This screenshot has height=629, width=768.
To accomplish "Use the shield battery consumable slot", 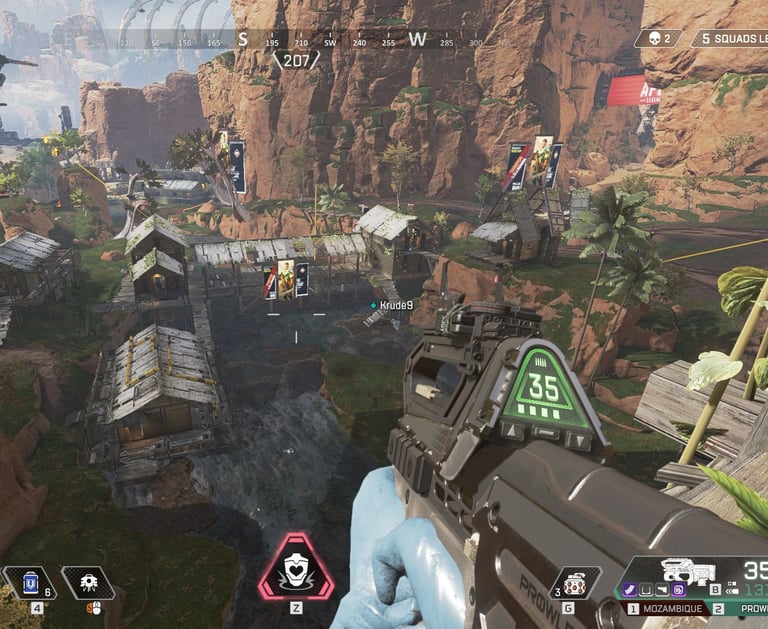I will click(x=28, y=582).
